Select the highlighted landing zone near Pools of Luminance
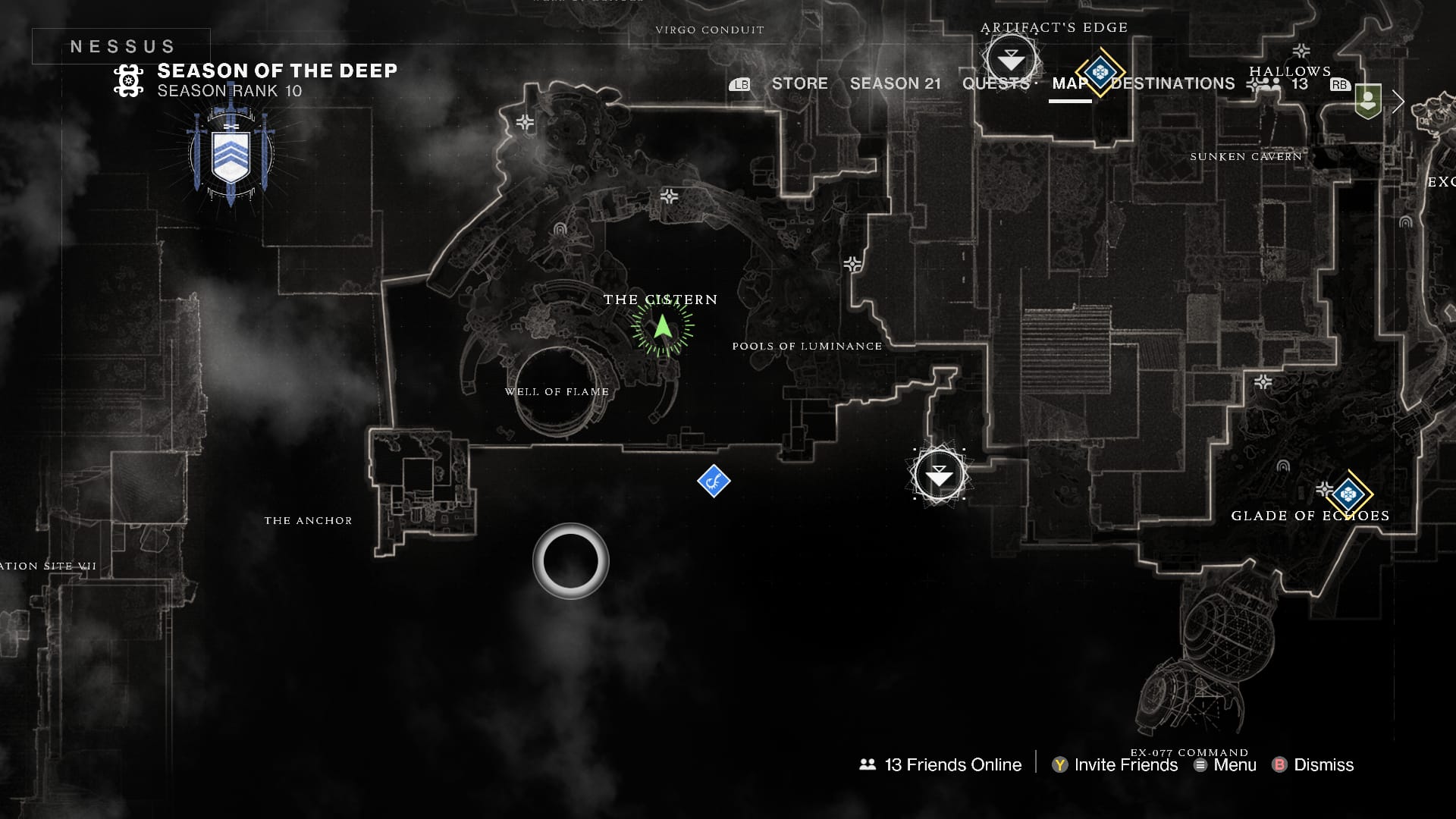Viewport: 1456px width, 819px height. tap(938, 473)
